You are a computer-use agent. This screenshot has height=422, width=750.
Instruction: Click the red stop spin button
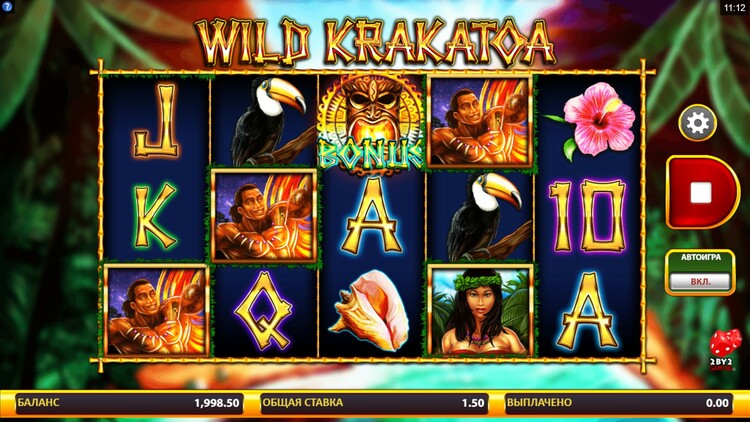pyautogui.click(x=701, y=191)
